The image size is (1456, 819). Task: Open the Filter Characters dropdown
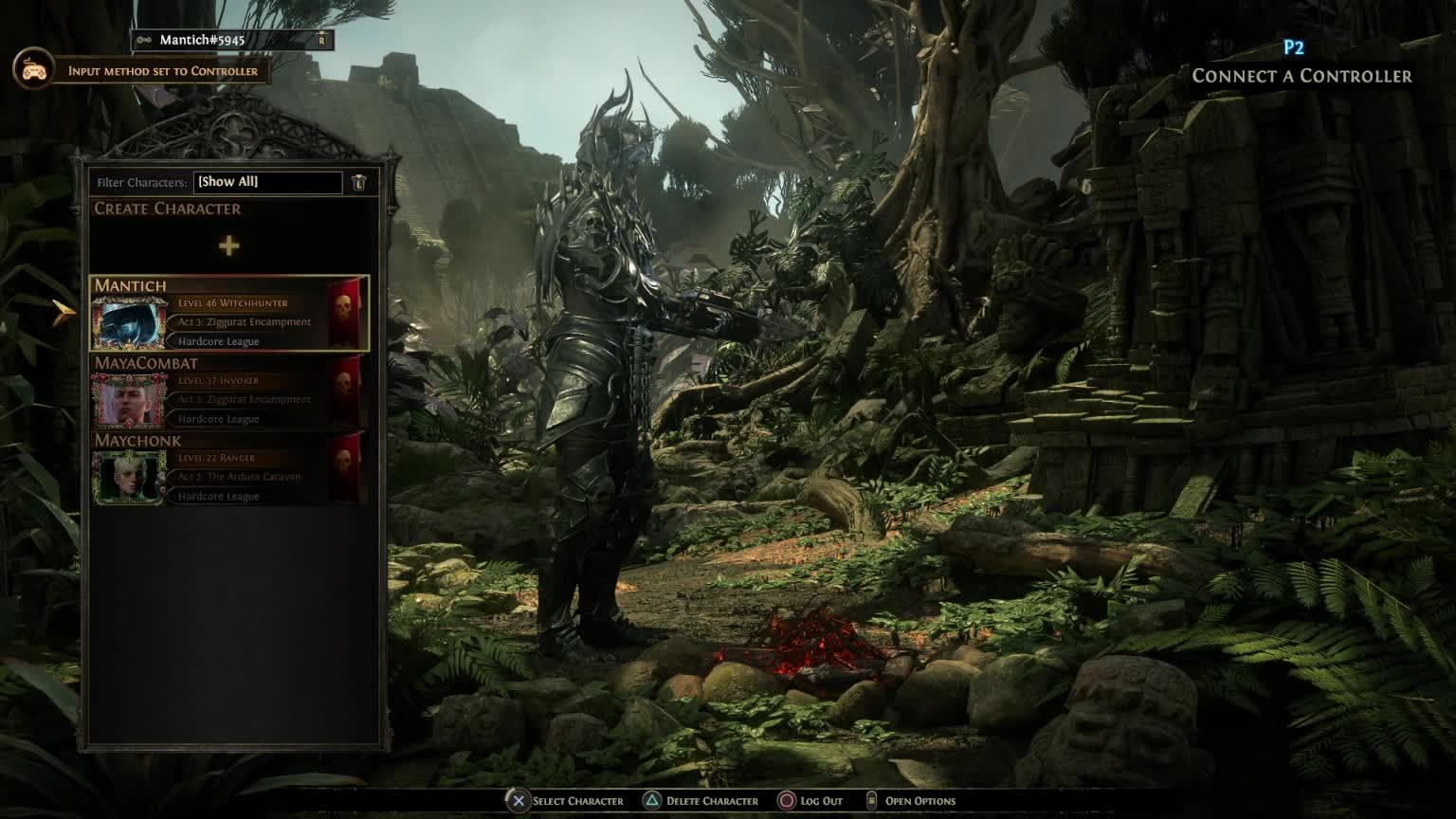(268, 182)
